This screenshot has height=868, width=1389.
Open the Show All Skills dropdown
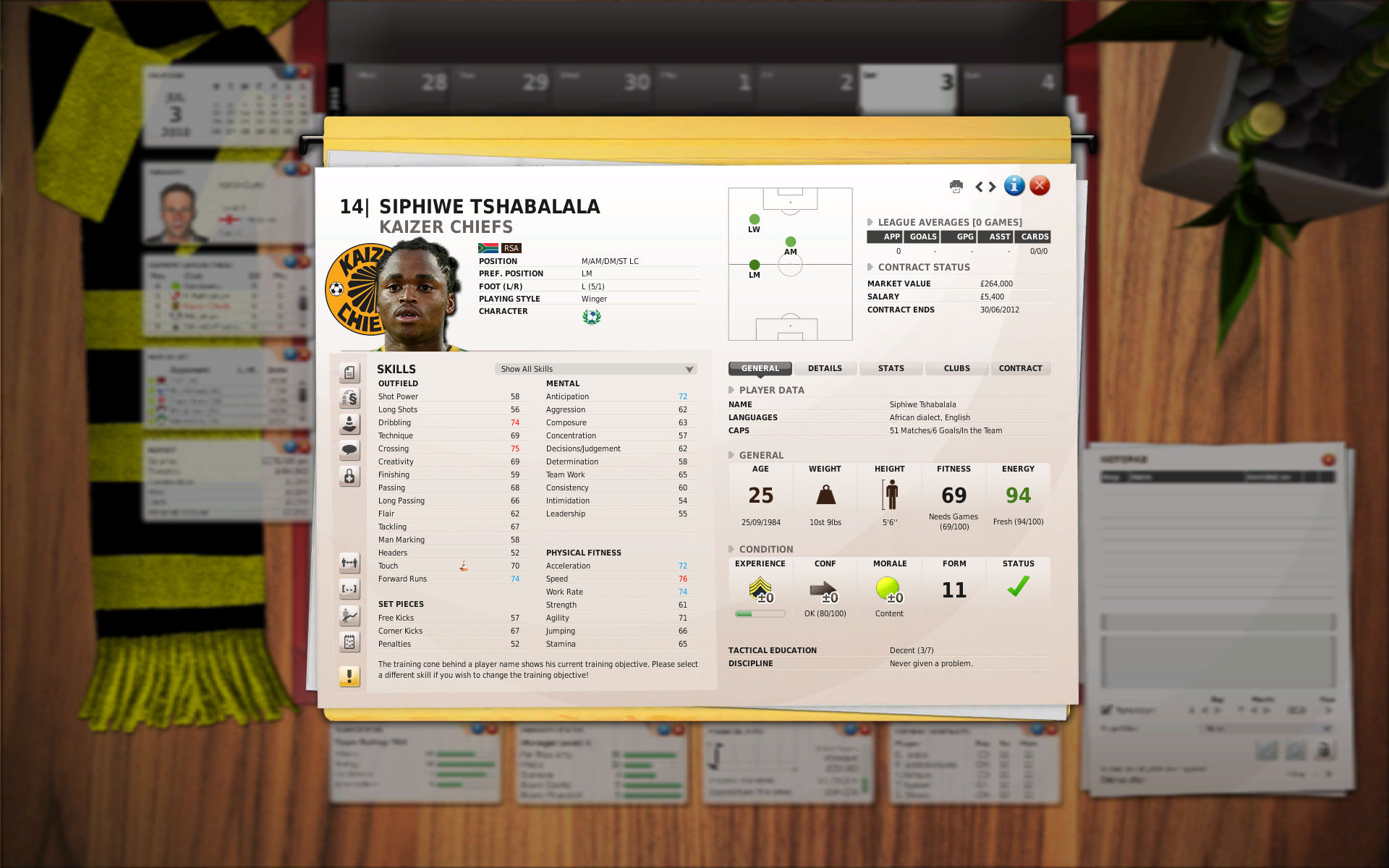pyautogui.click(x=595, y=369)
